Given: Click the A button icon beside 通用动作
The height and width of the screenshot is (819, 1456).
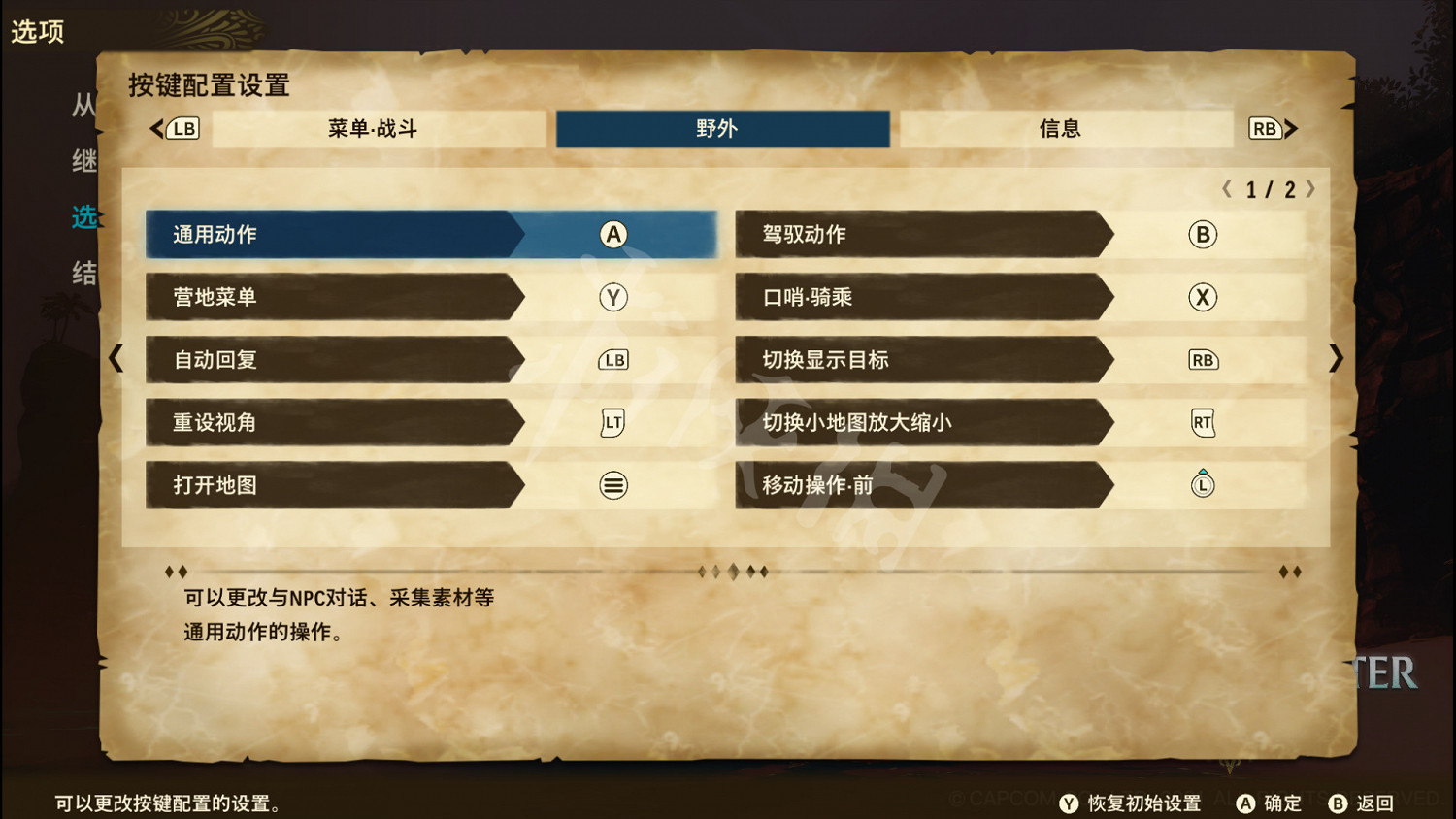Looking at the screenshot, I should coord(612,234).
